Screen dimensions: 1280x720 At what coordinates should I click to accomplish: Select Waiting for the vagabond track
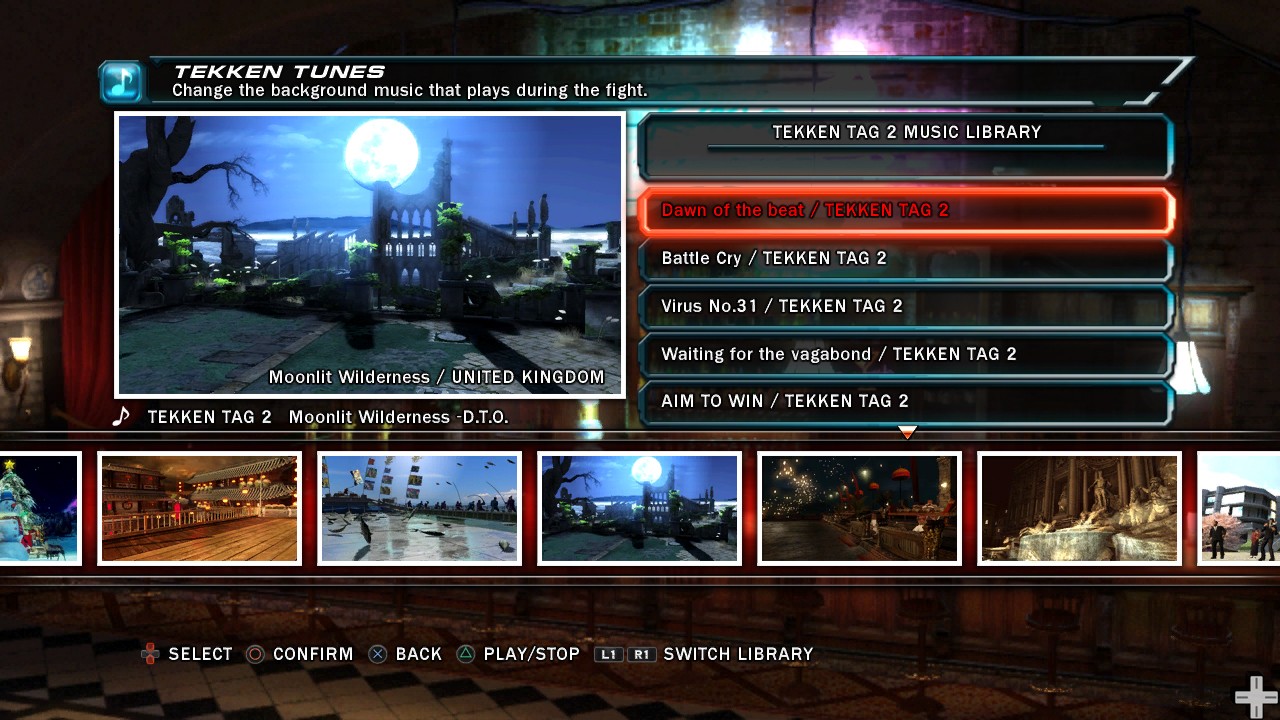pos(904,354)
